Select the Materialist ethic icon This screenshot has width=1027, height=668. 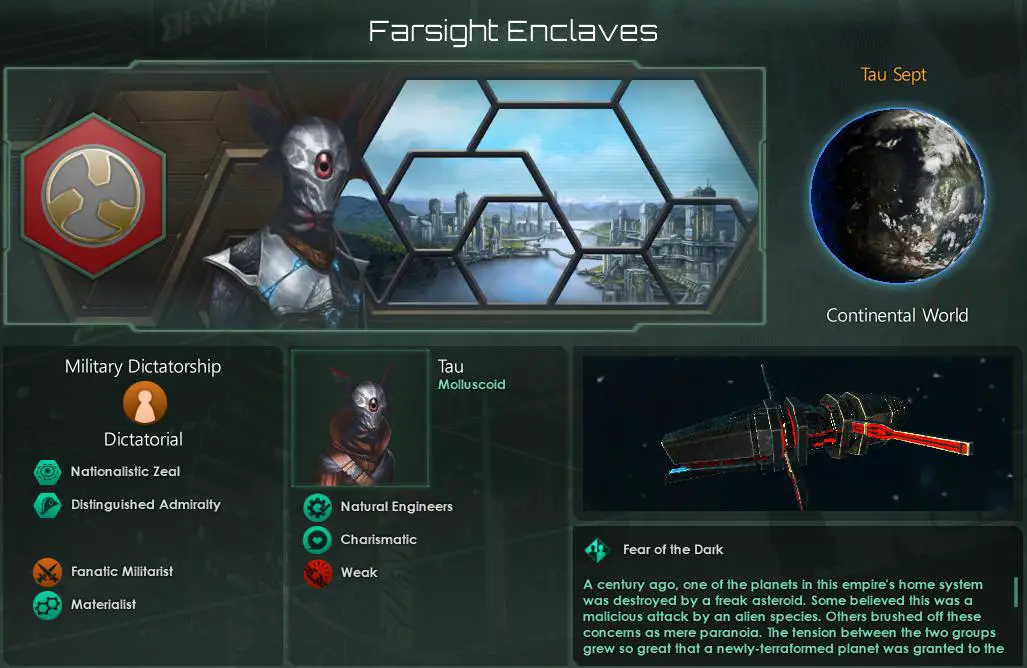pos(47,605)
